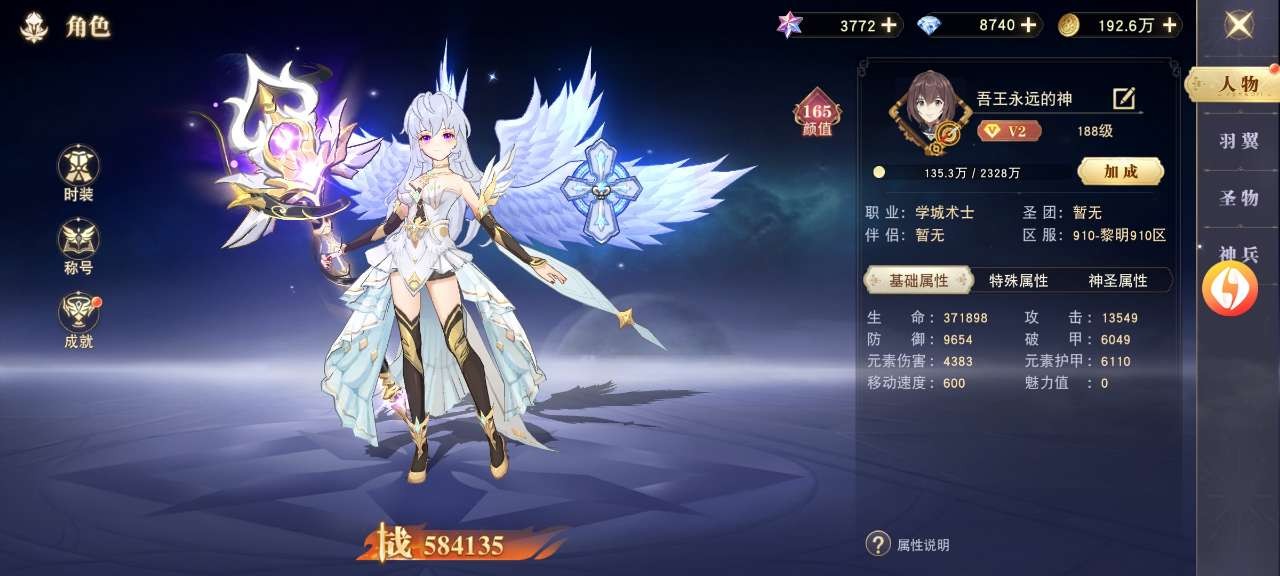Tap the orange lightning floating icon
Screen dimensions: 1280x576
click(1229, 289)
